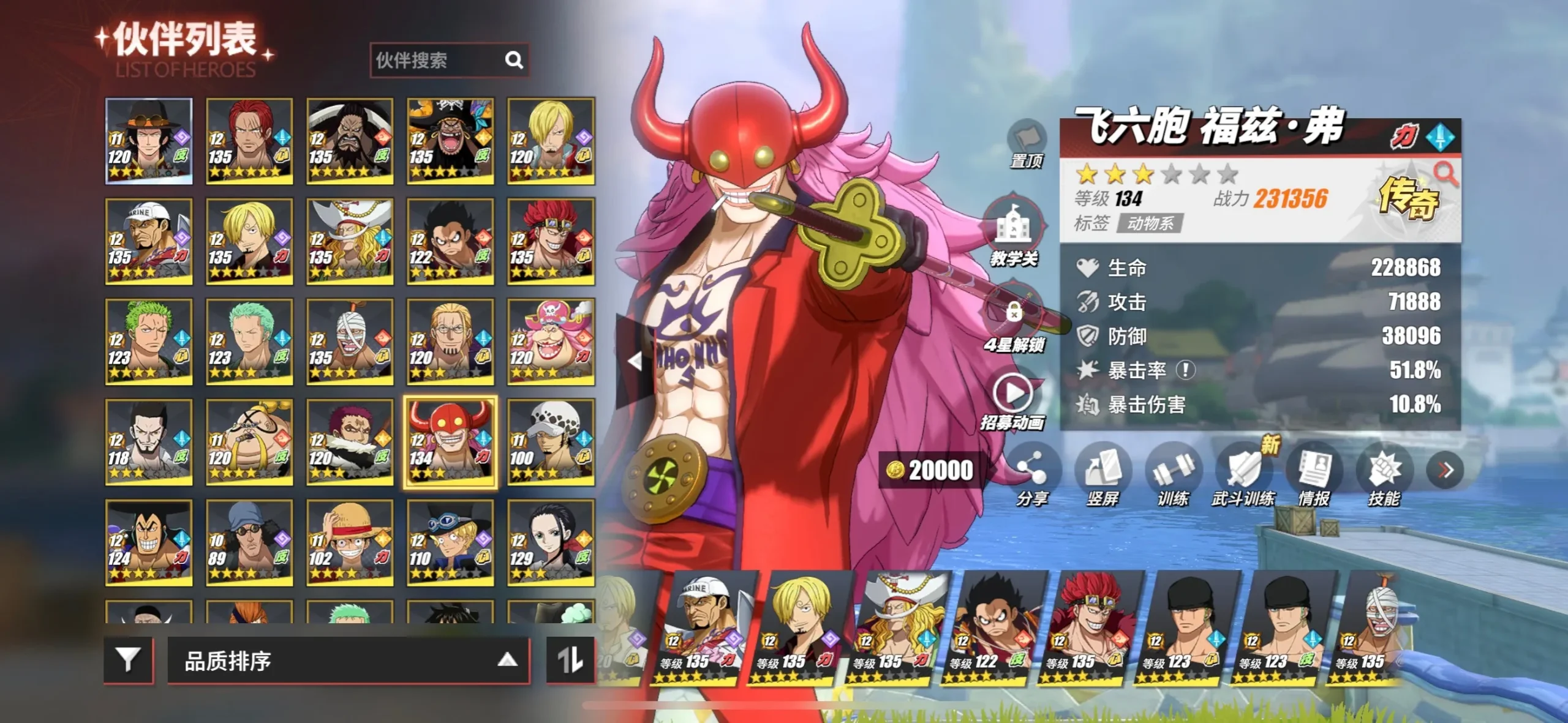1568x723 pixels.
Task: Toggle the sort order arrows button
Action: 570,659
